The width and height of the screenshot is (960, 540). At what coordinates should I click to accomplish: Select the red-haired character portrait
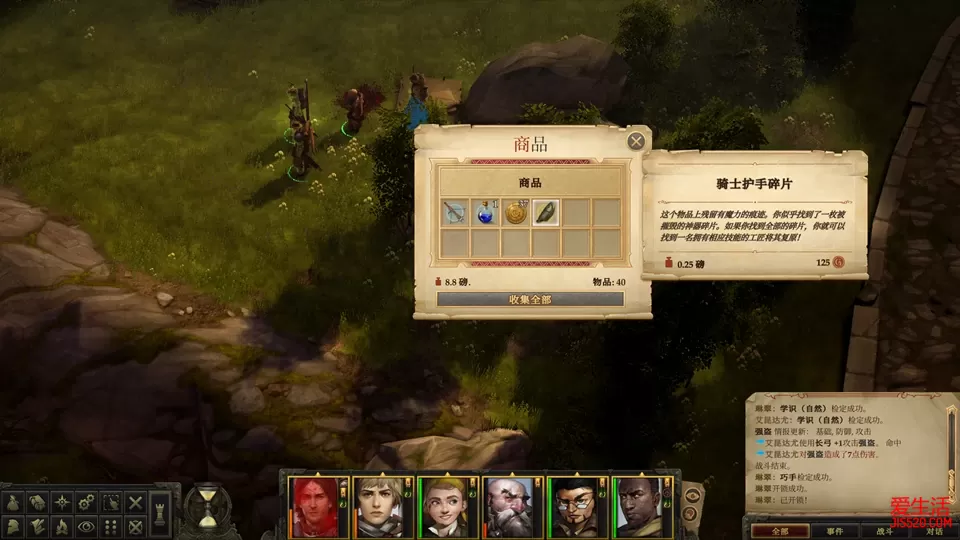[x=314, y=505]
